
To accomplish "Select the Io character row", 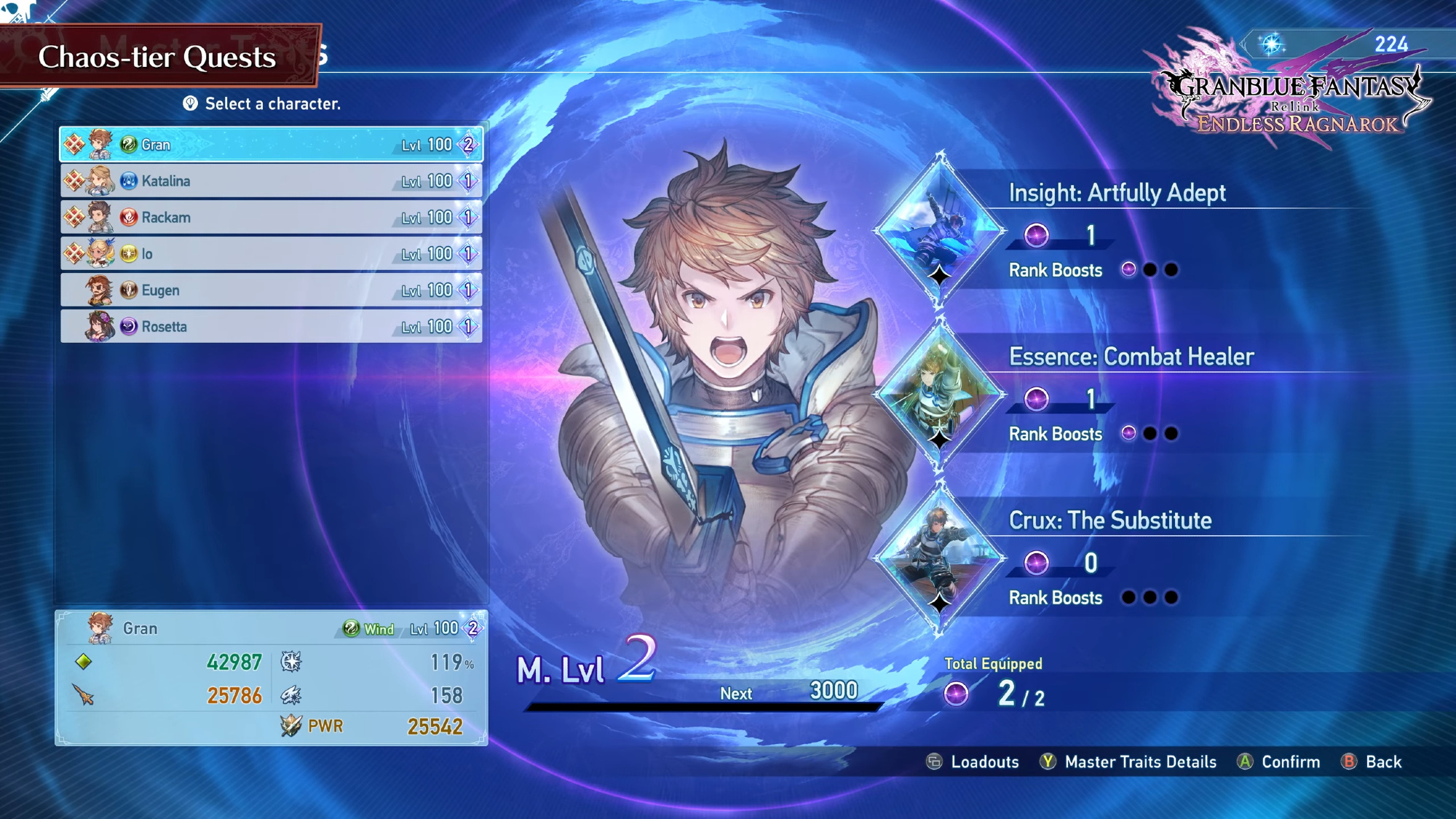I will pos(271,253).
